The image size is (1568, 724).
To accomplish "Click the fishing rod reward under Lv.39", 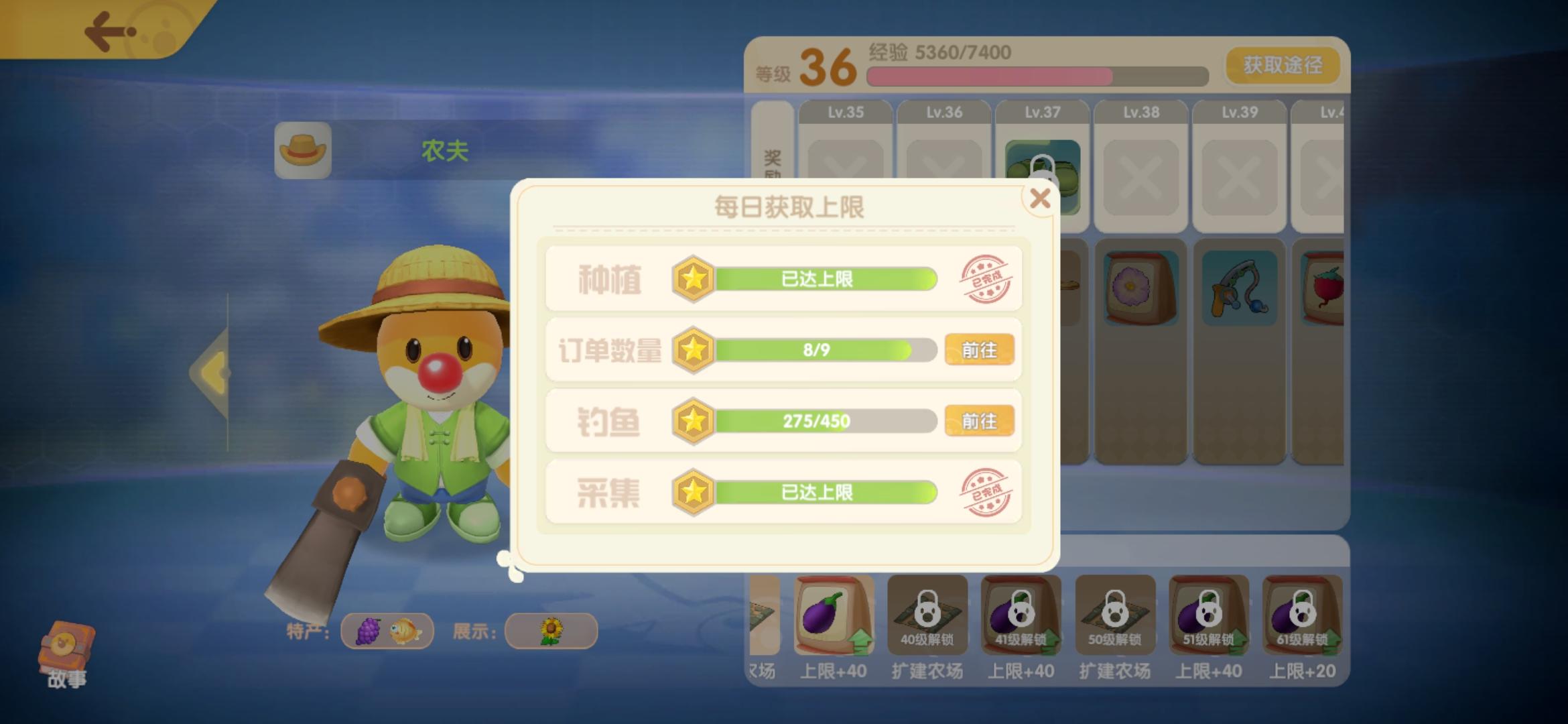I will click(x=1239, y=287).
